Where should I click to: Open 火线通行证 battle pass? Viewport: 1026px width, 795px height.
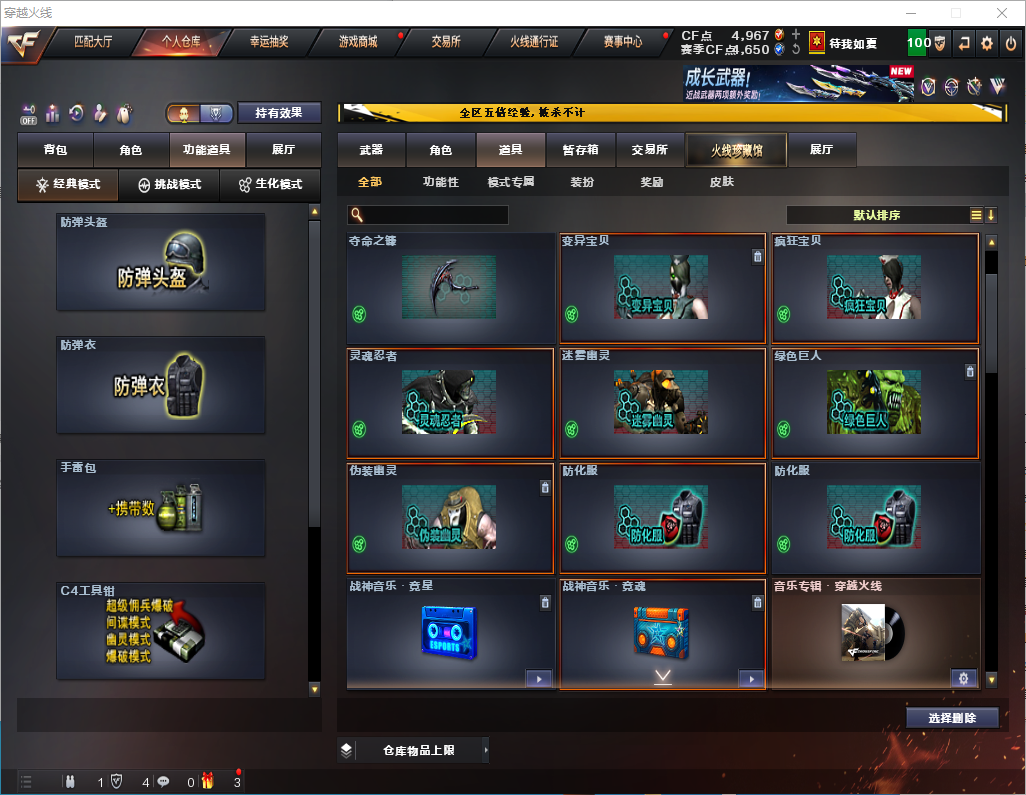(x=534, y=42)
